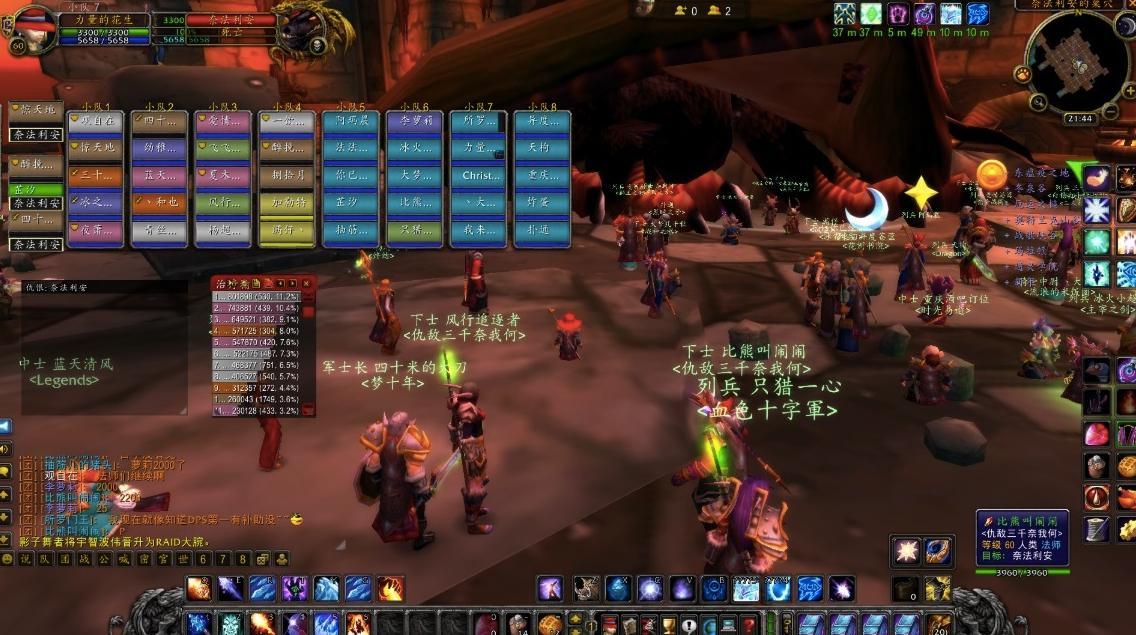Activate the purple shadow figure ability

294,589
